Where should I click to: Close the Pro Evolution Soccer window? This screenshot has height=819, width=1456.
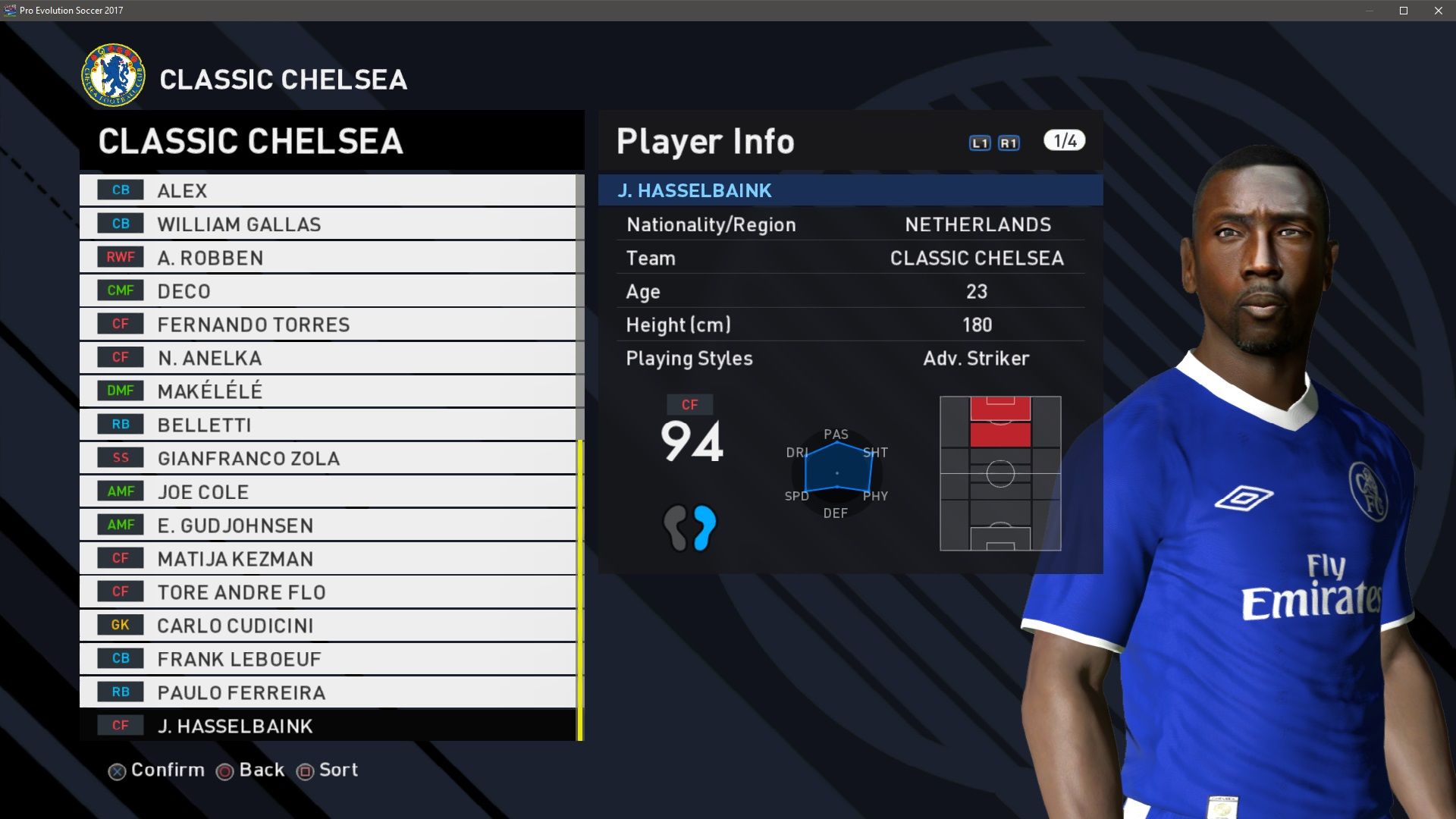[1439, 11]
